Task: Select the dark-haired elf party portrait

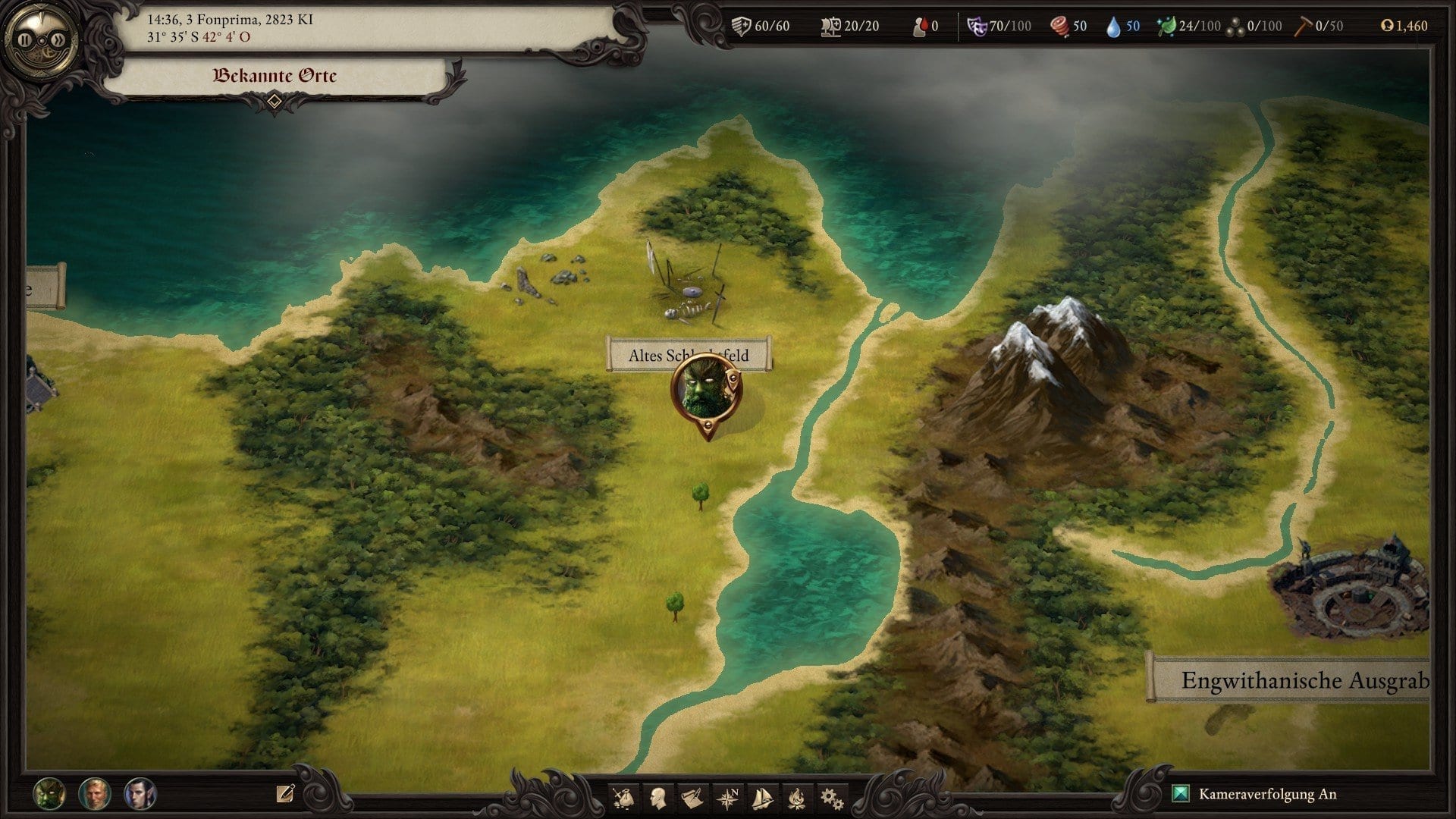Action: tap(140, 794)
